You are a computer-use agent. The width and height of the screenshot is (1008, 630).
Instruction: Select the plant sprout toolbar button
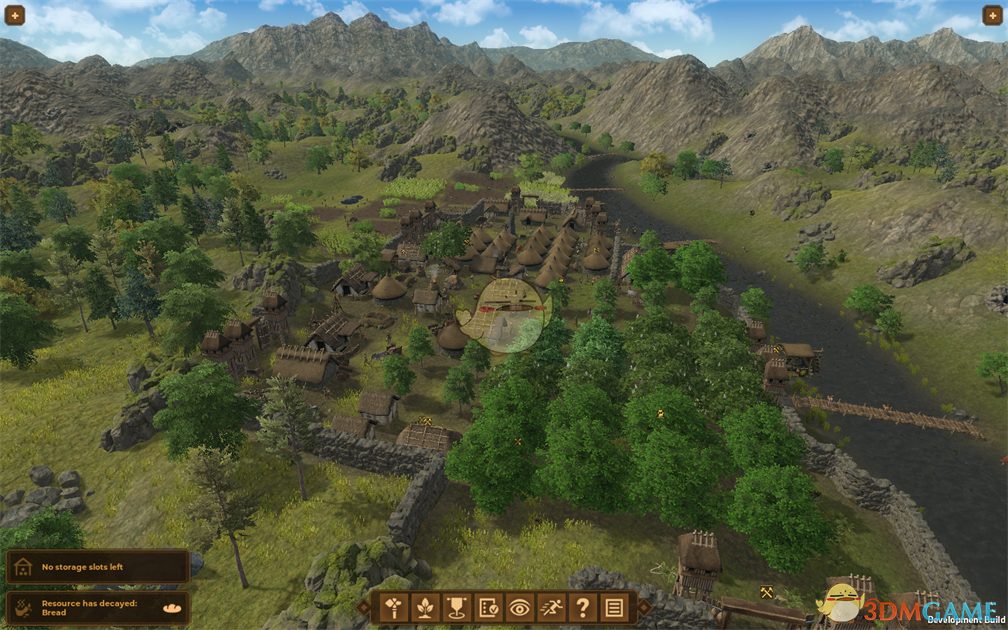coord(426,606)
